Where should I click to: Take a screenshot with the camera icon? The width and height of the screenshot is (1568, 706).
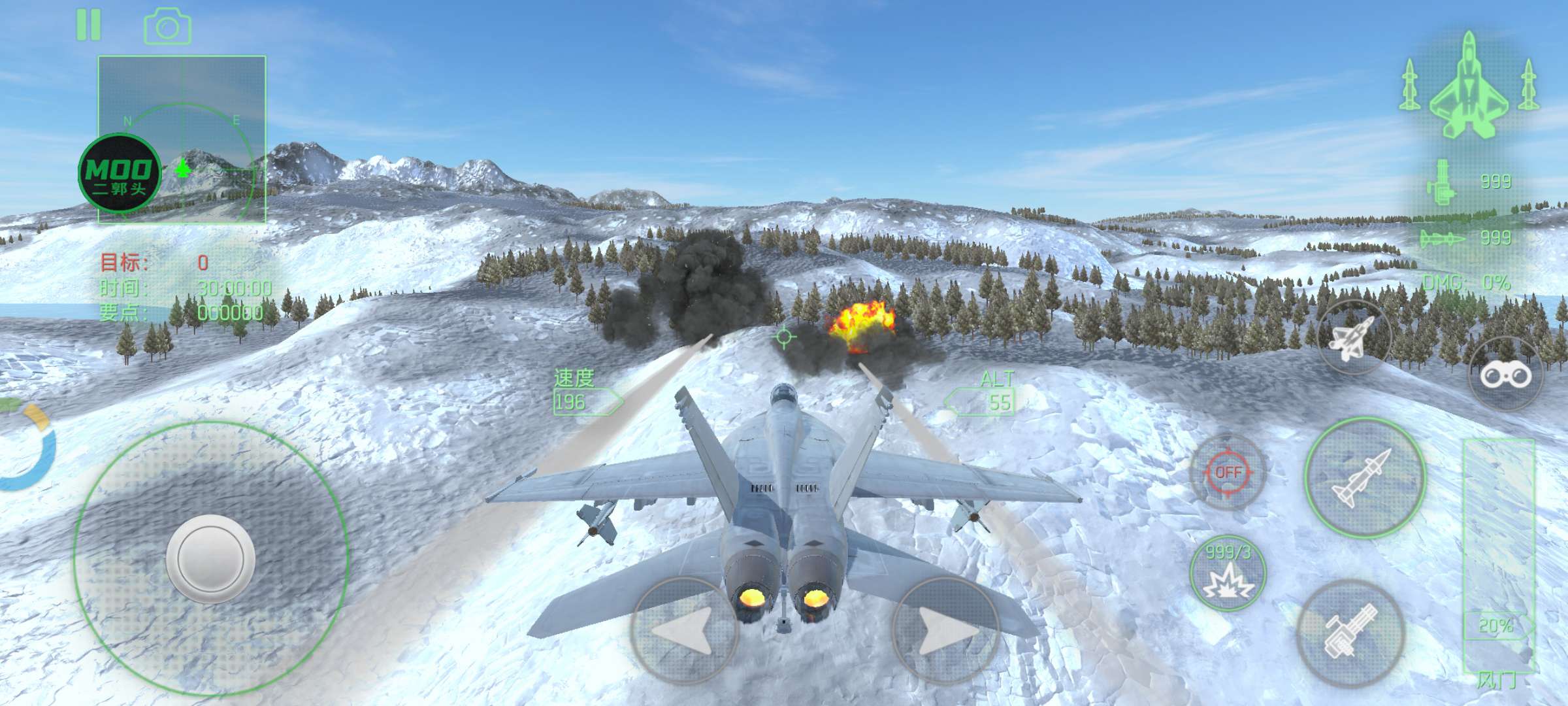point(167,27)
